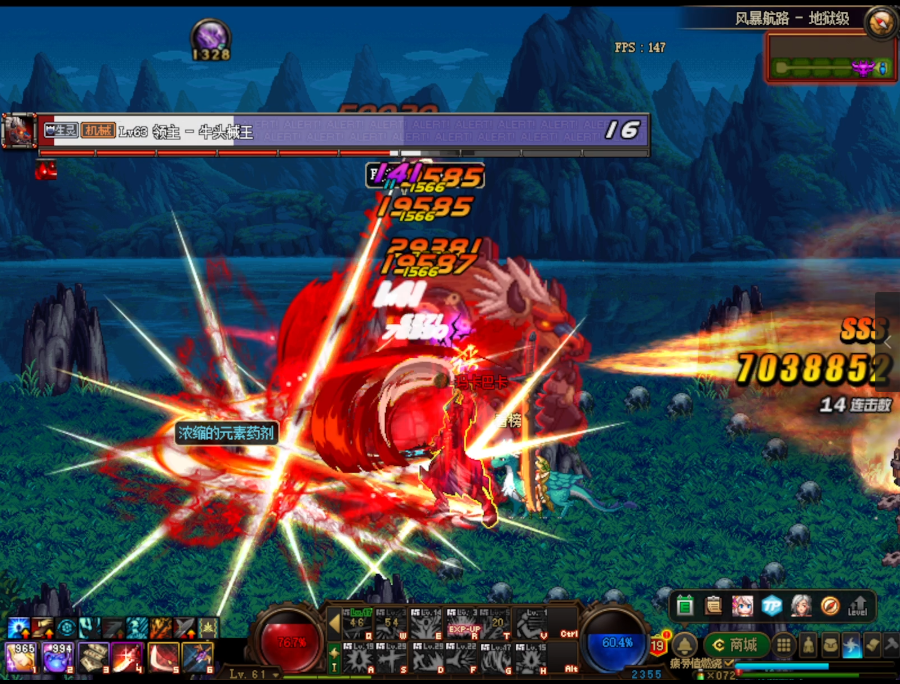The image size is (900, 684).
Task: Click the EXP-UP skill slot
Action: coord(462,625)
